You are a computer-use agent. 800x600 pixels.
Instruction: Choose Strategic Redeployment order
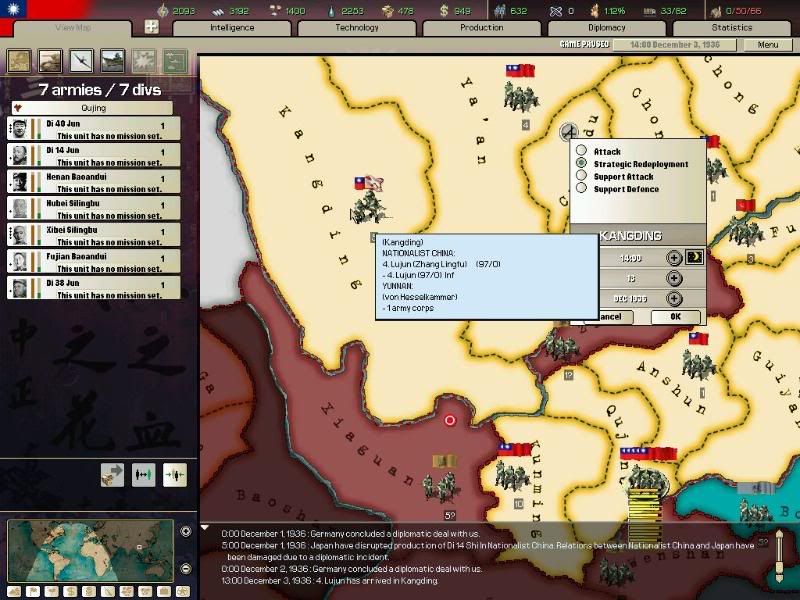[582, 164]
